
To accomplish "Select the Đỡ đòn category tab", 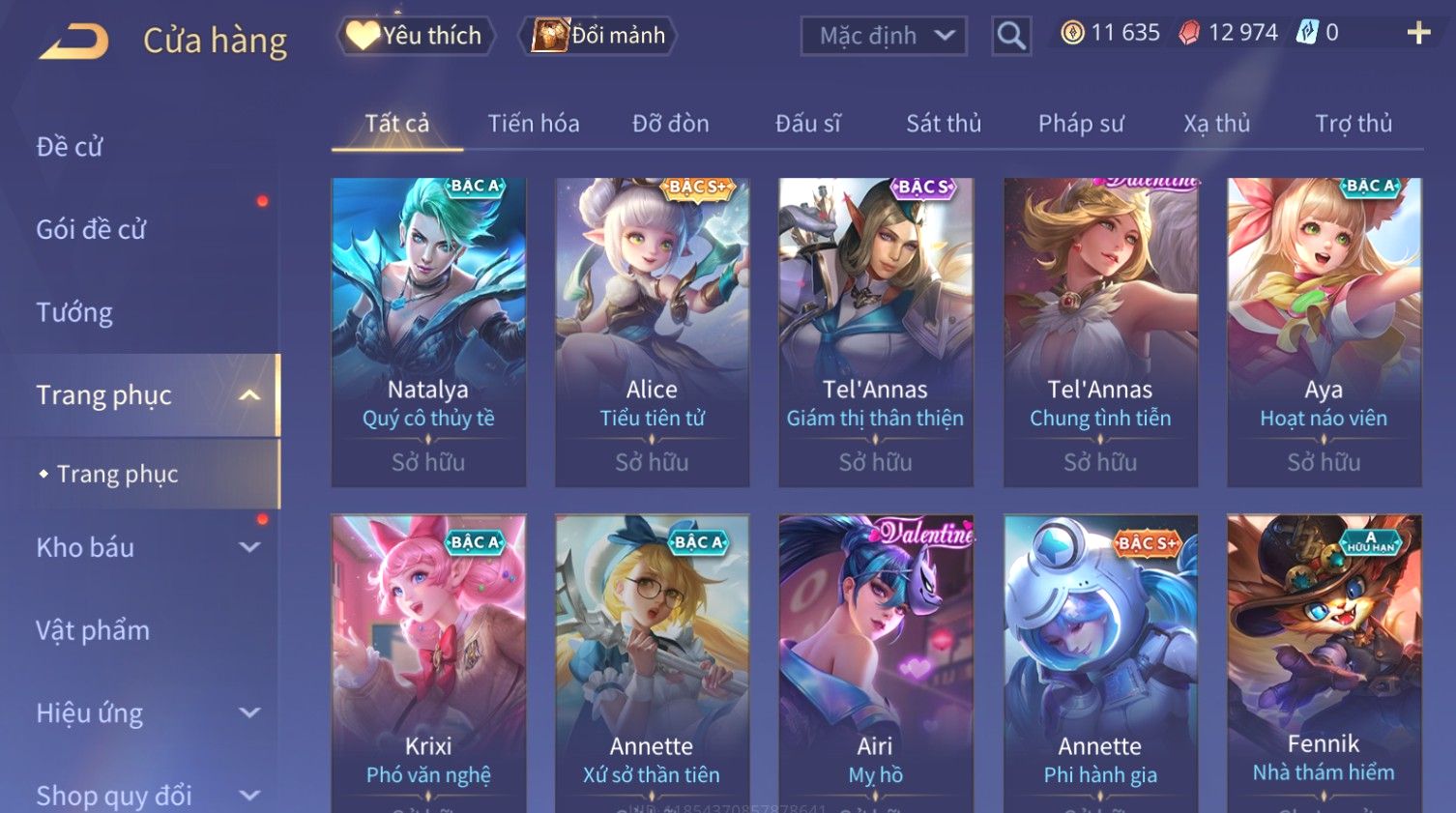I will [x=670, y=124].
